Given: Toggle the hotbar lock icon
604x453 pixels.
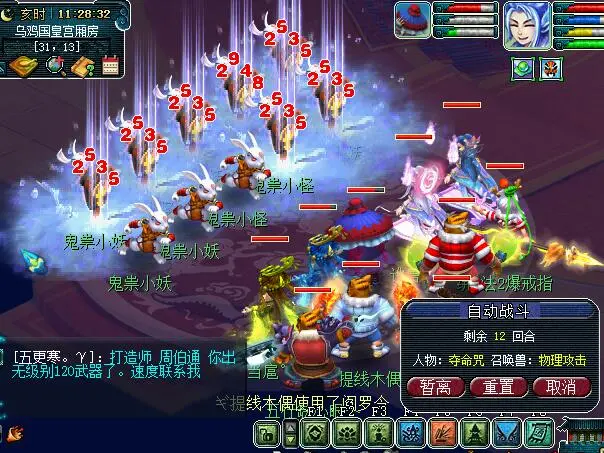Looking at the screenshot, I should pyautogui.click(x=266, y=434).
